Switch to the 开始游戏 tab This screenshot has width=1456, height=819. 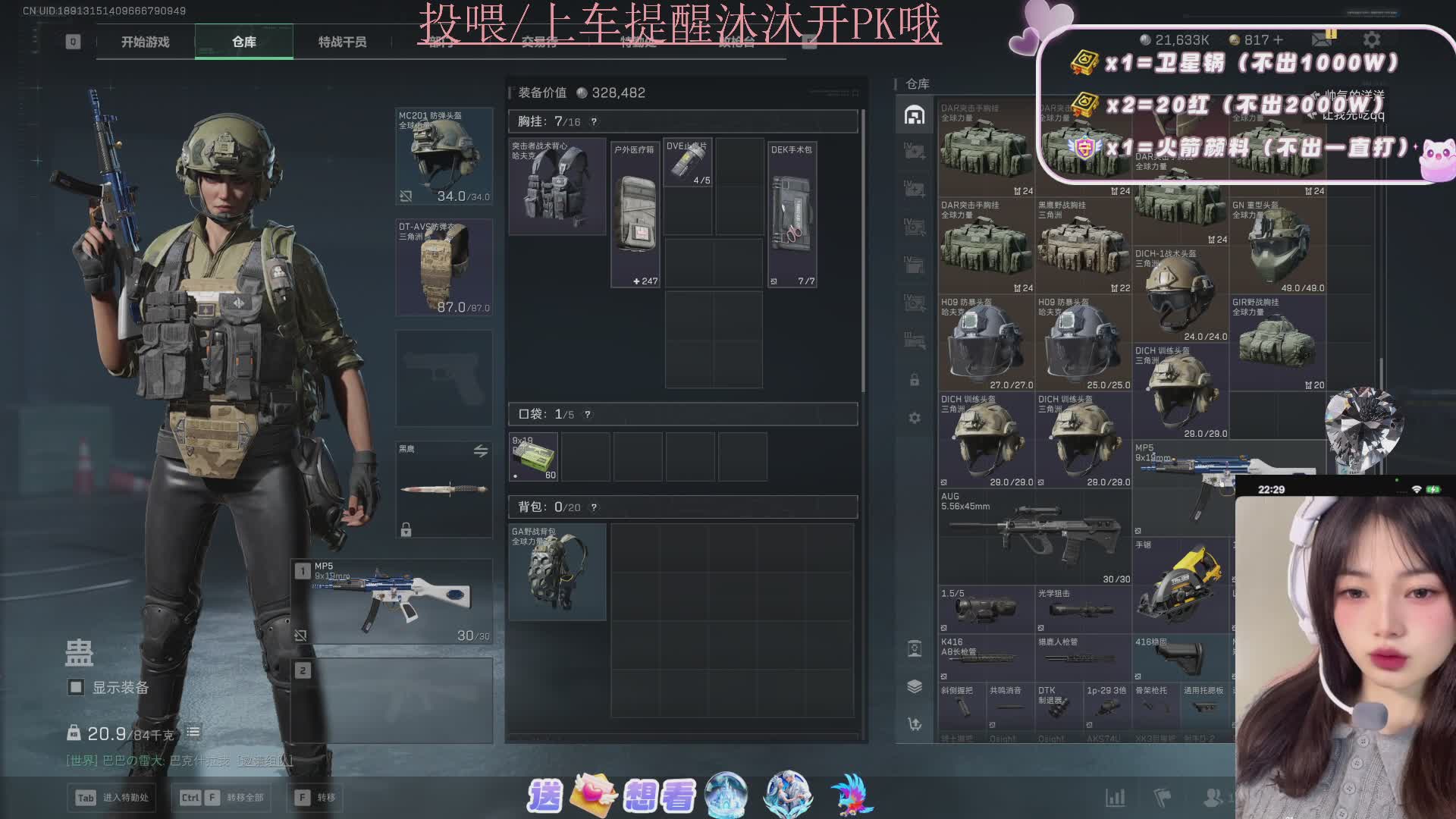point(145,42)
